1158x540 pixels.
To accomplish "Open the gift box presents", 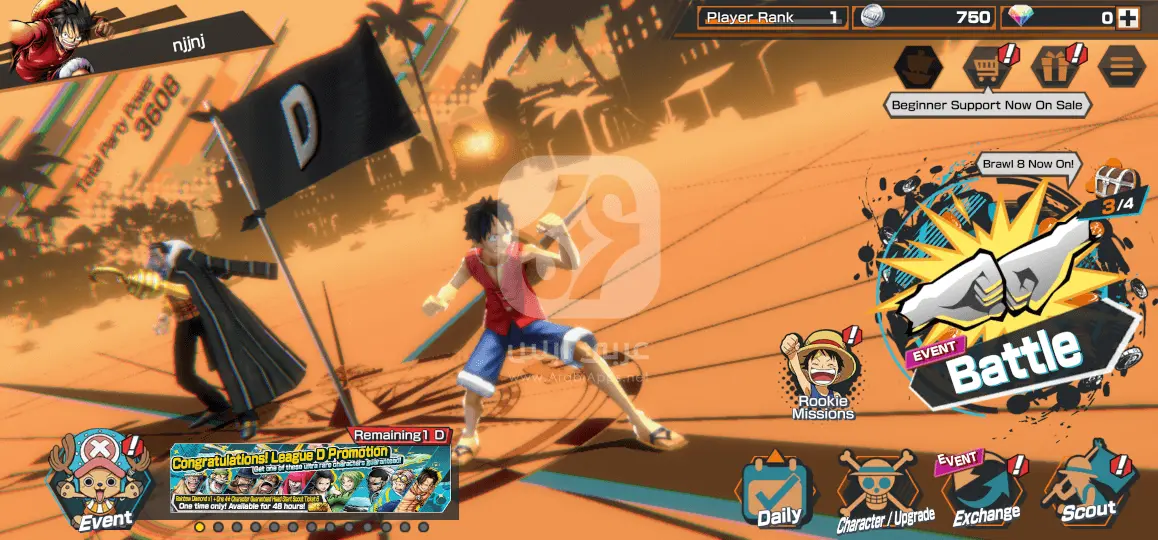I will click(x=1055, y=67).
